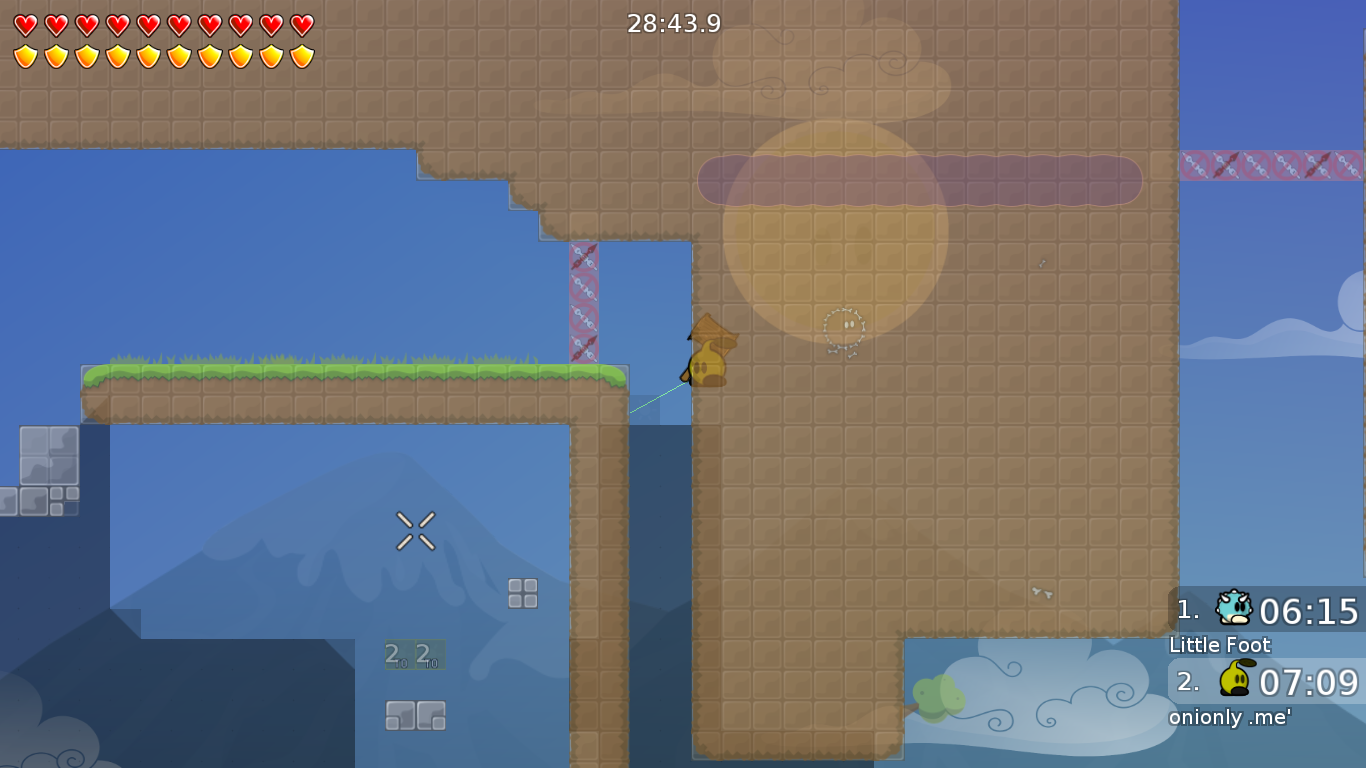Click the player name 'Little Foot'
The image size is (1366, 768).
[1219, 645]
